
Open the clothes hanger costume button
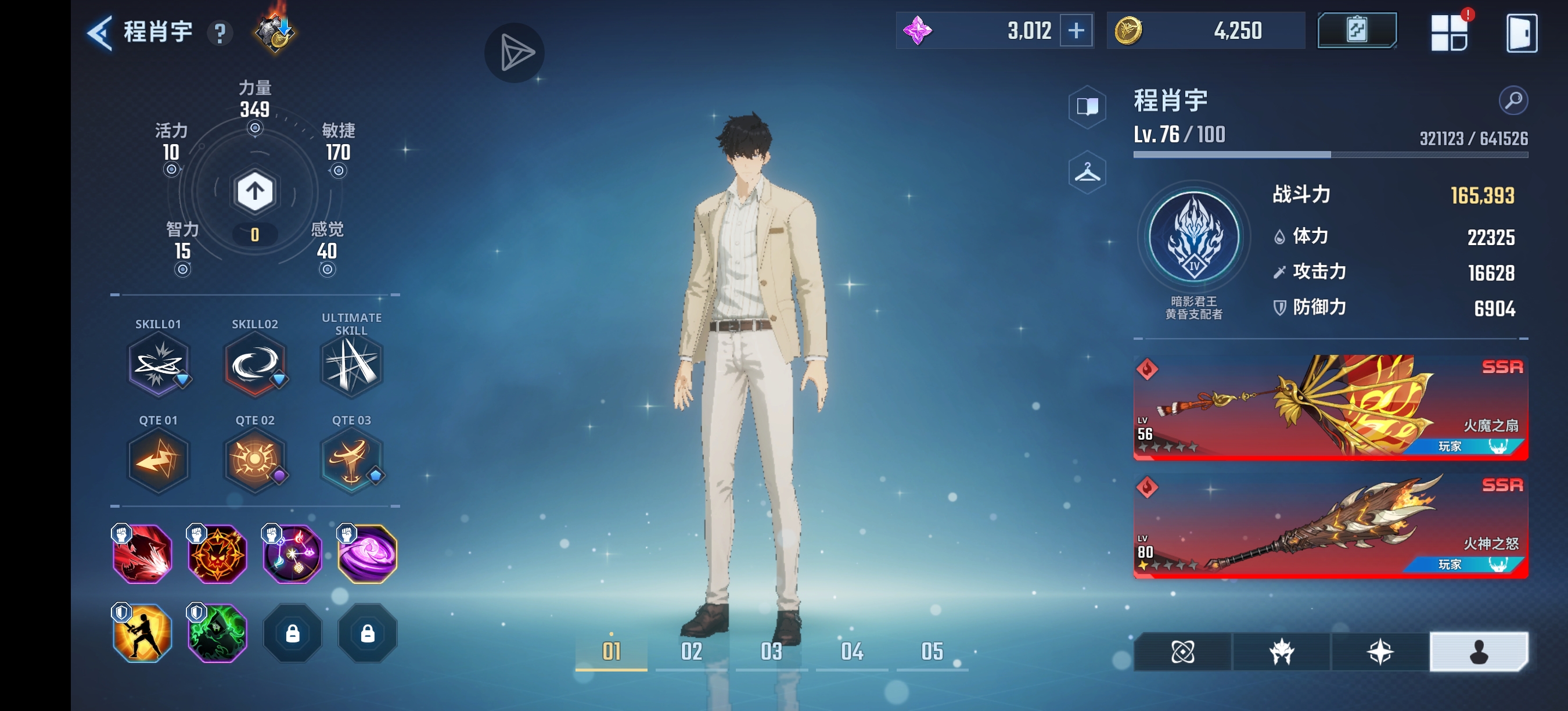(x=1087, y=173)
